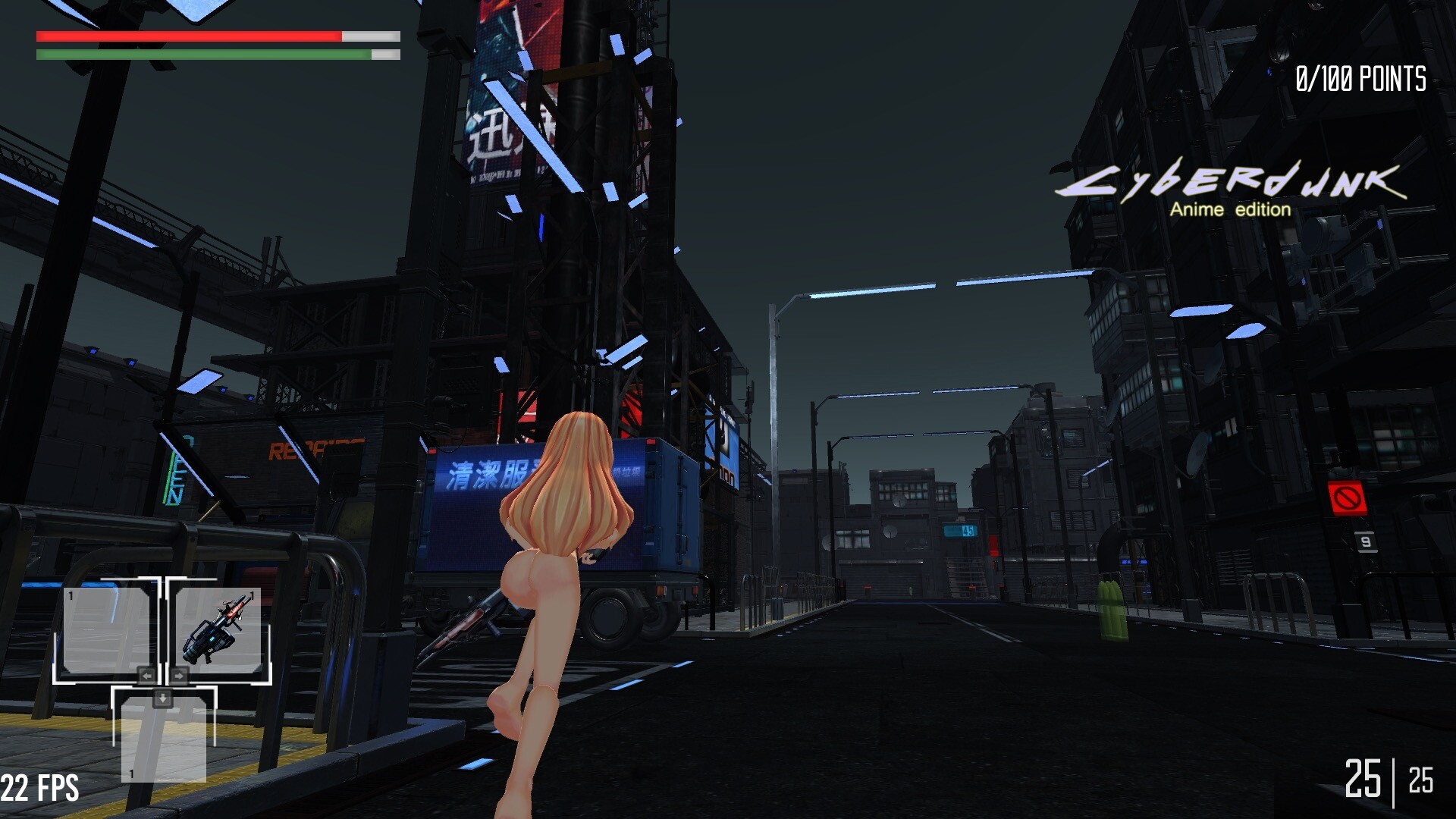
Task: Select the empty left weapon slot
Action: tap(111, 633)
